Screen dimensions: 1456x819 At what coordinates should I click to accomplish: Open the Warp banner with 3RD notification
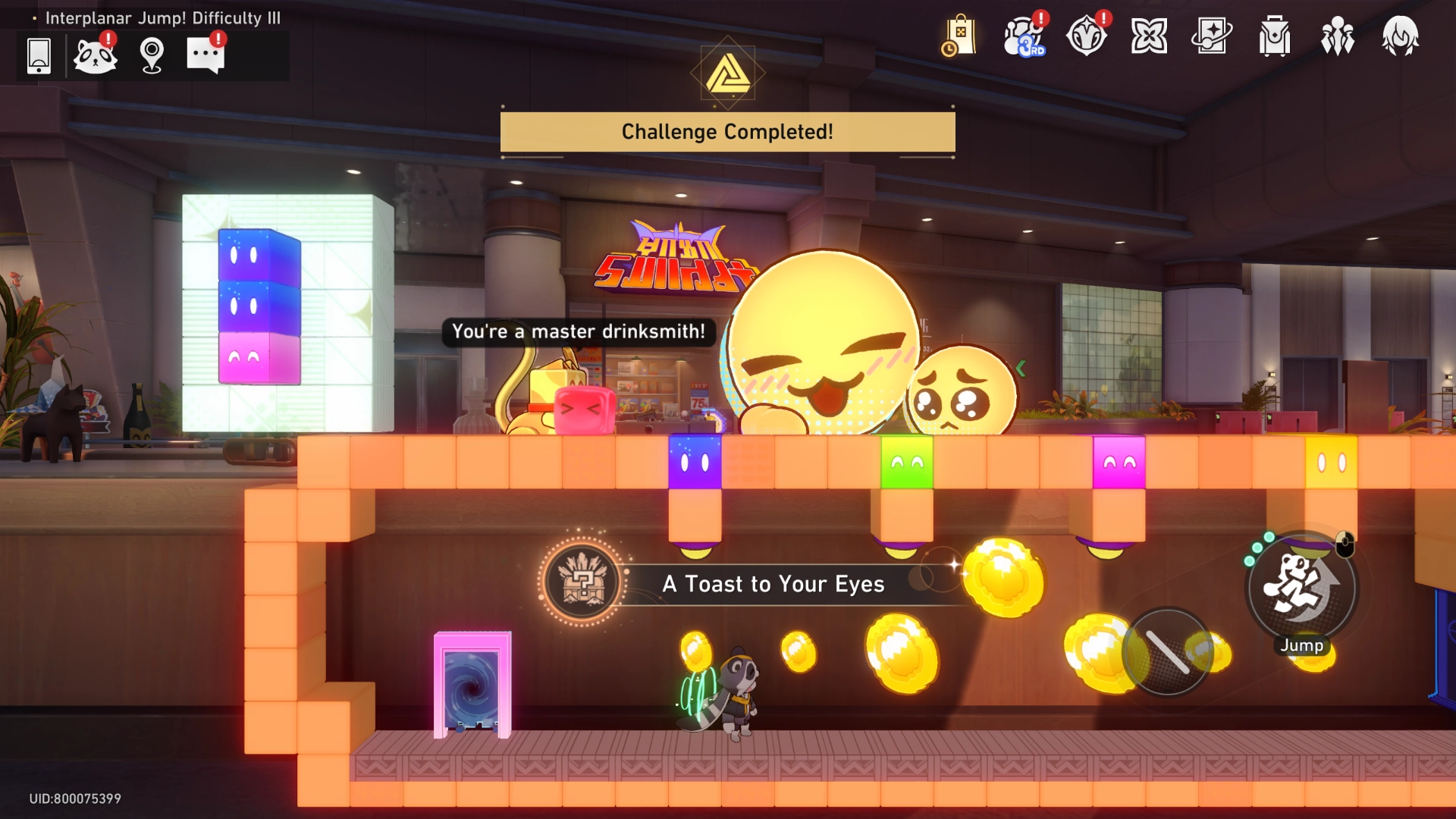(1024, 36)
